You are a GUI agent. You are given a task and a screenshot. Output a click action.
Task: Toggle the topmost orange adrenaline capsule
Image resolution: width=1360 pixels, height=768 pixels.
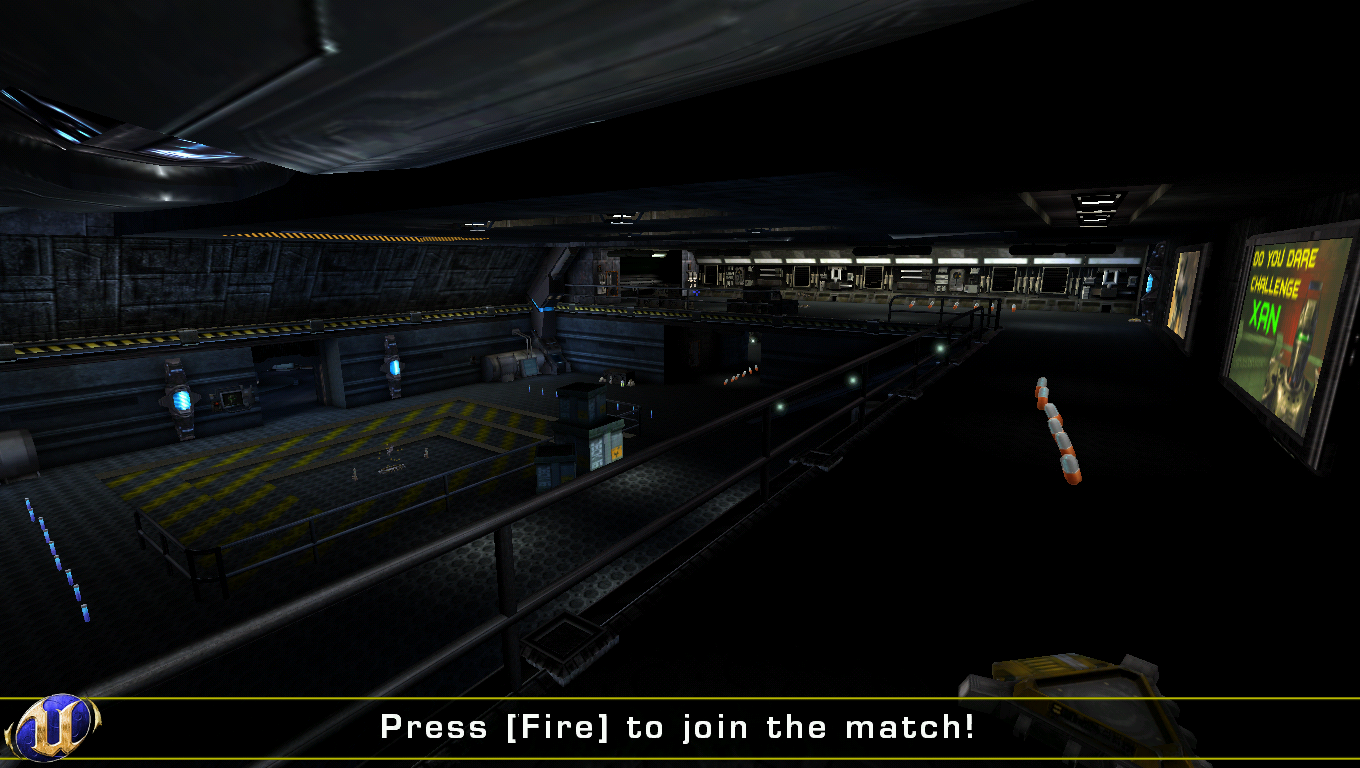point(1040,382)
